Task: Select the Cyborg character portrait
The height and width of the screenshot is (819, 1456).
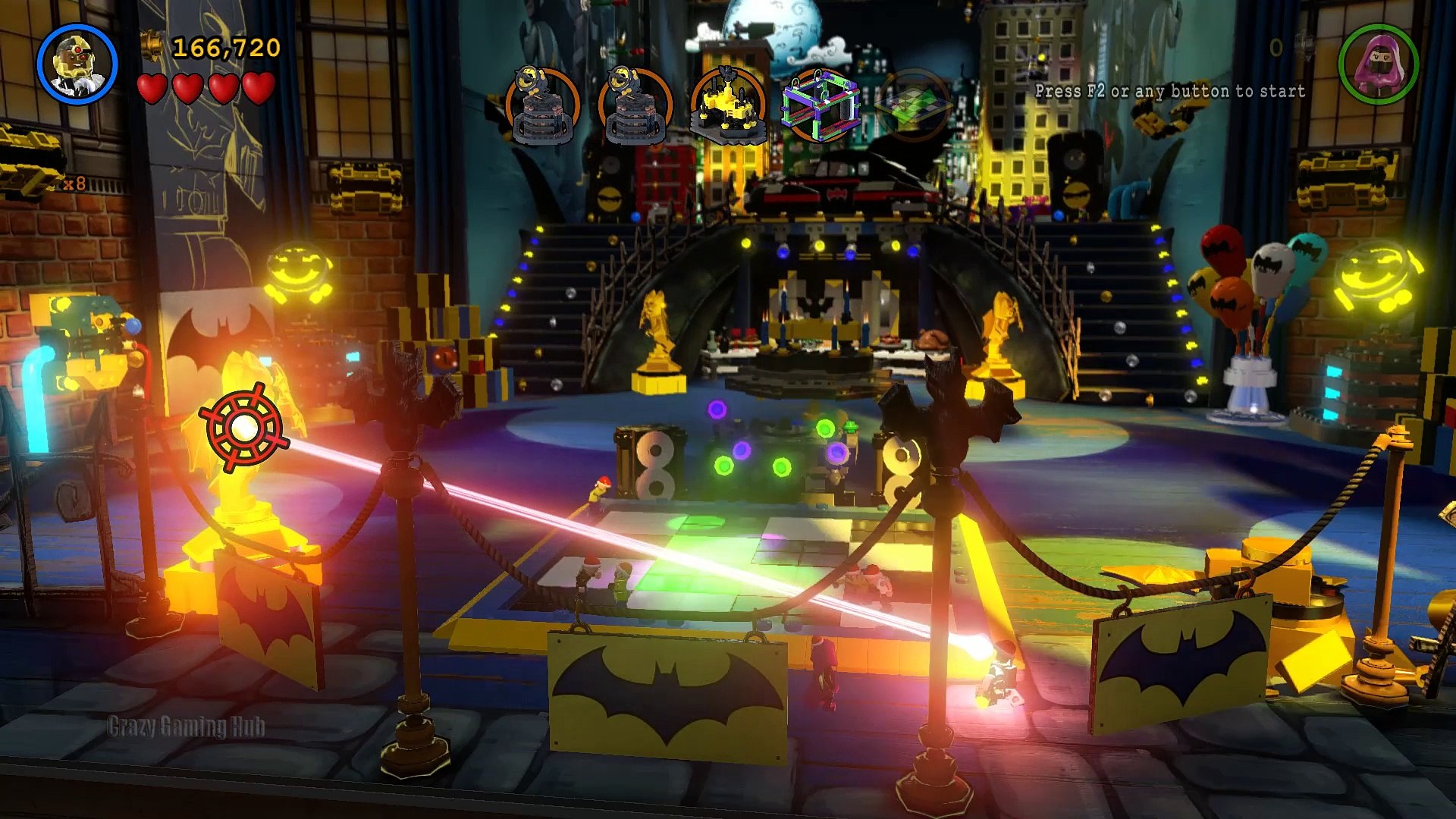Action: (77, 64)
